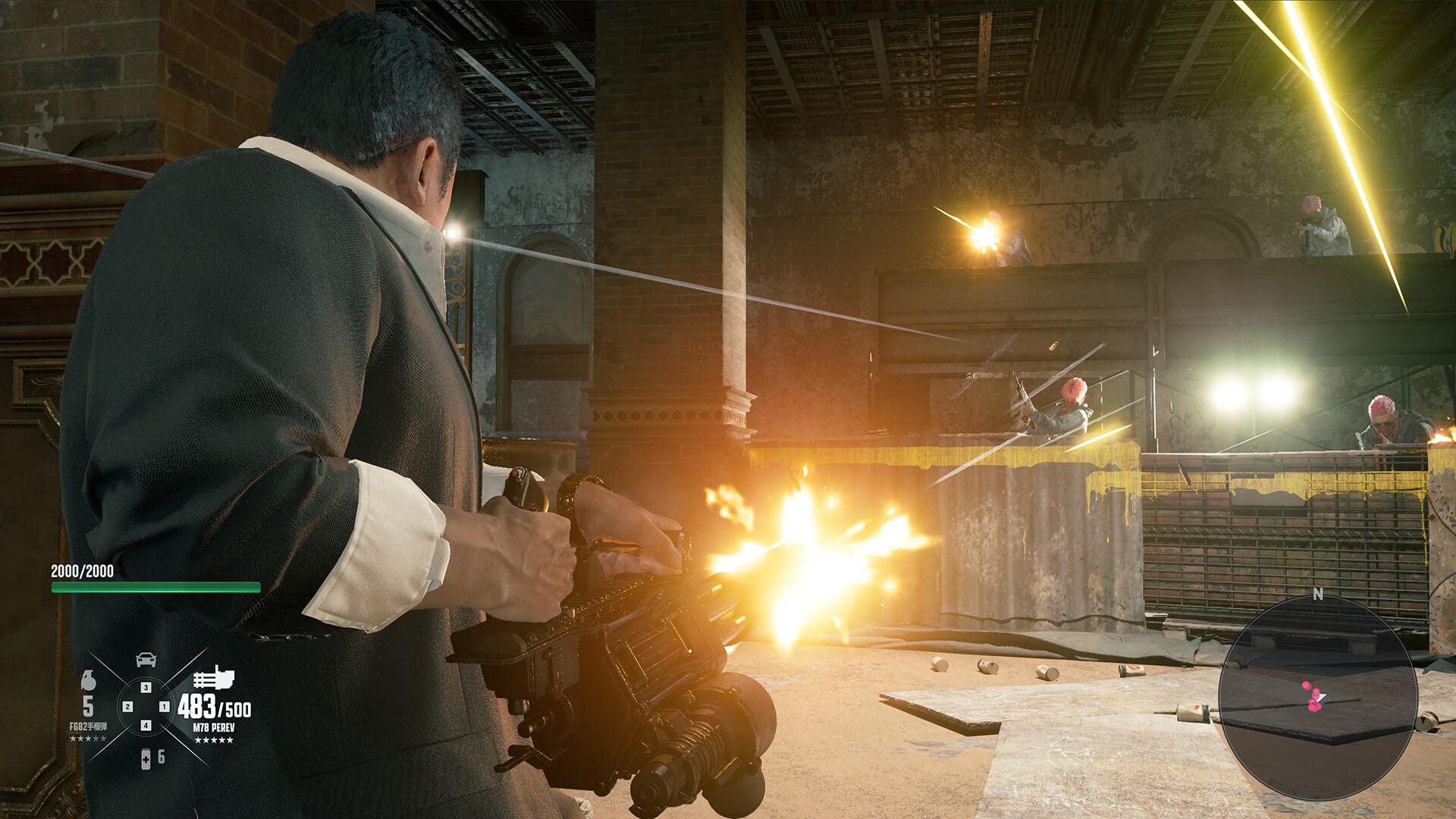1456x819 pixels.
Task: Use the health canister item icon
Action: [x=146, y=757]
